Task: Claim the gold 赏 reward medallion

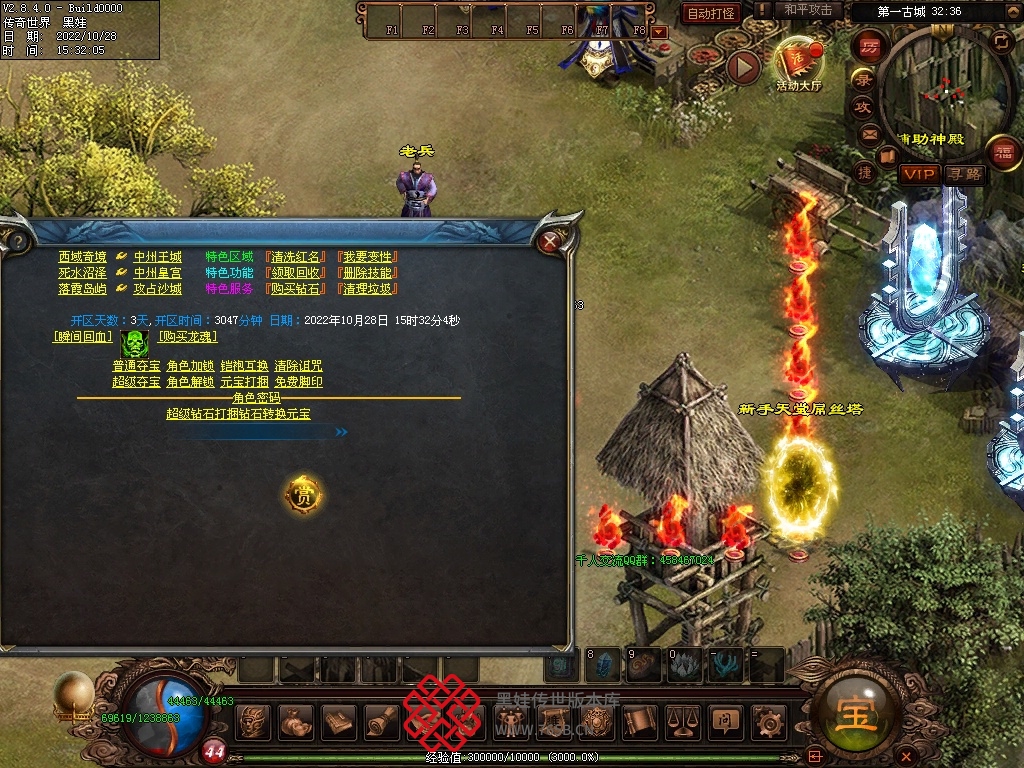Action: point(303,494)
